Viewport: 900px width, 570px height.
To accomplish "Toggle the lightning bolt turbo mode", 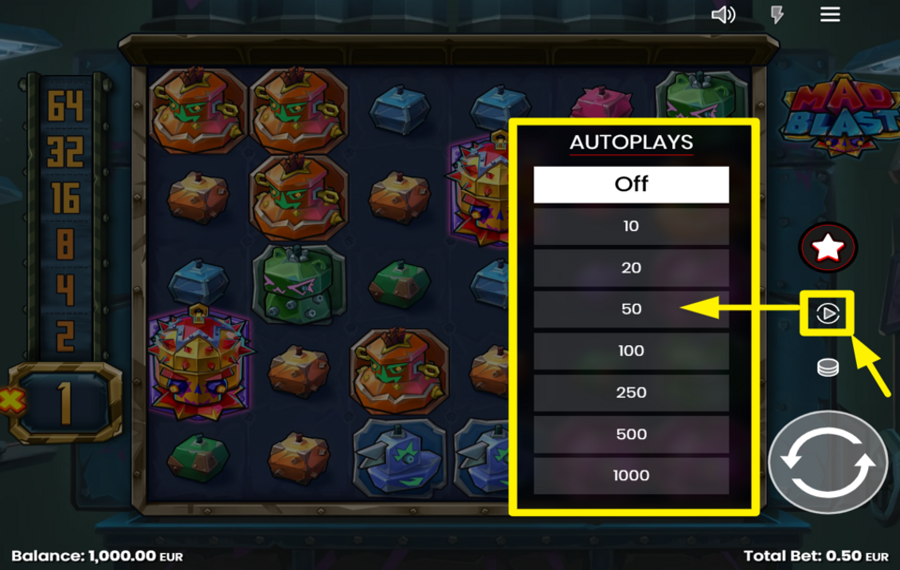I will click(x=777, y=15).
